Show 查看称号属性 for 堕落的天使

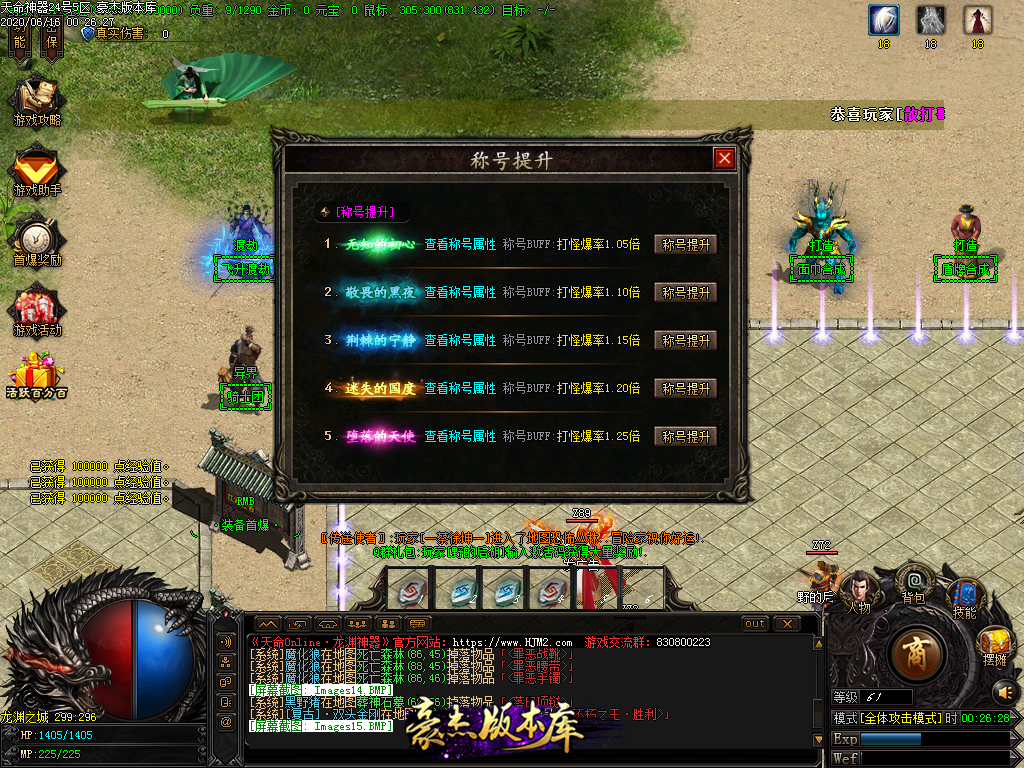(460, 436)
